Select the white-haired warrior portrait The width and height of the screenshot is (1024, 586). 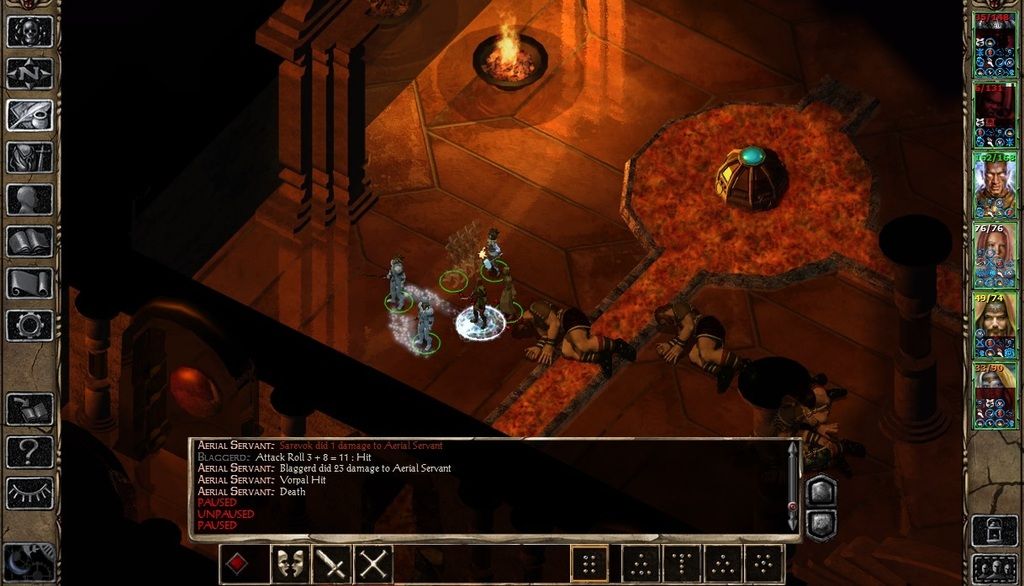[995, 185]
